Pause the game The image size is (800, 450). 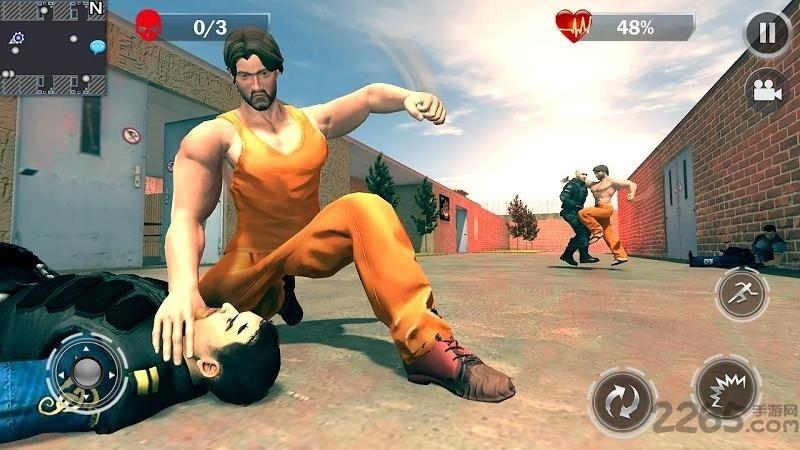click(x=767, y=33)
